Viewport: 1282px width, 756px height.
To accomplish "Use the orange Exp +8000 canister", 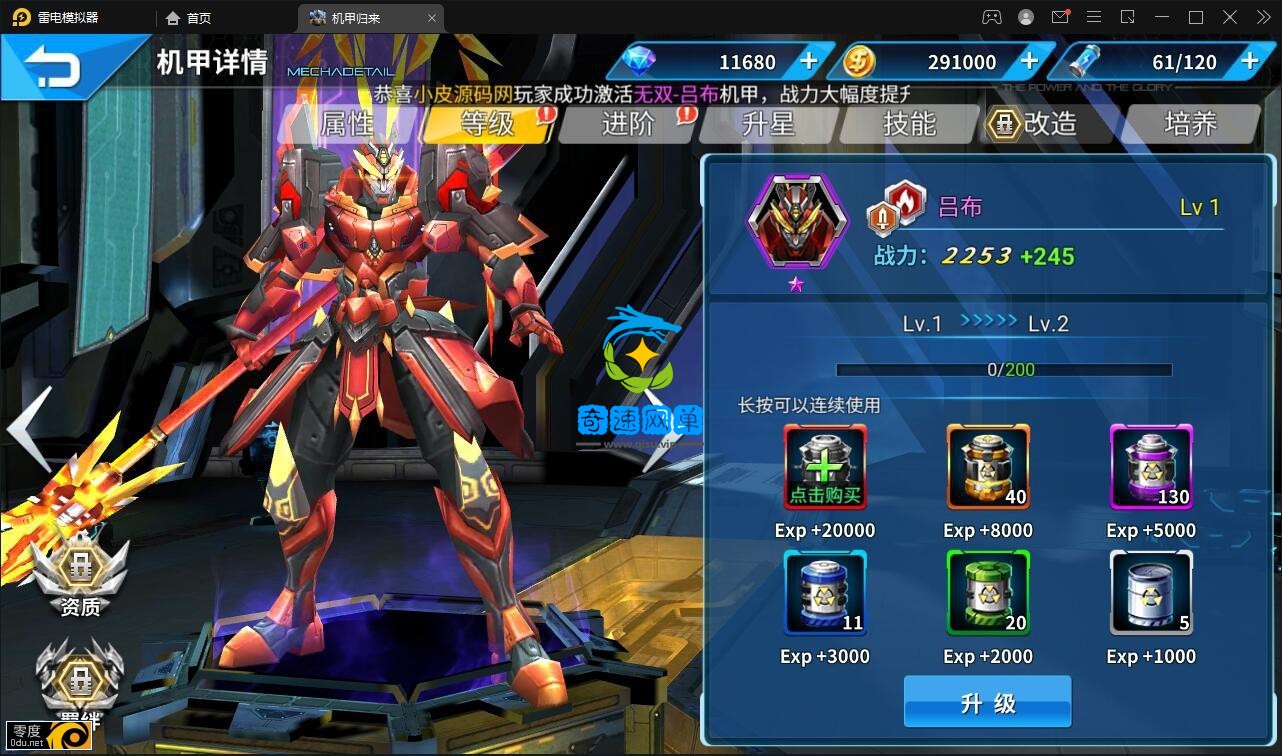I will click(x=988, y=467).
